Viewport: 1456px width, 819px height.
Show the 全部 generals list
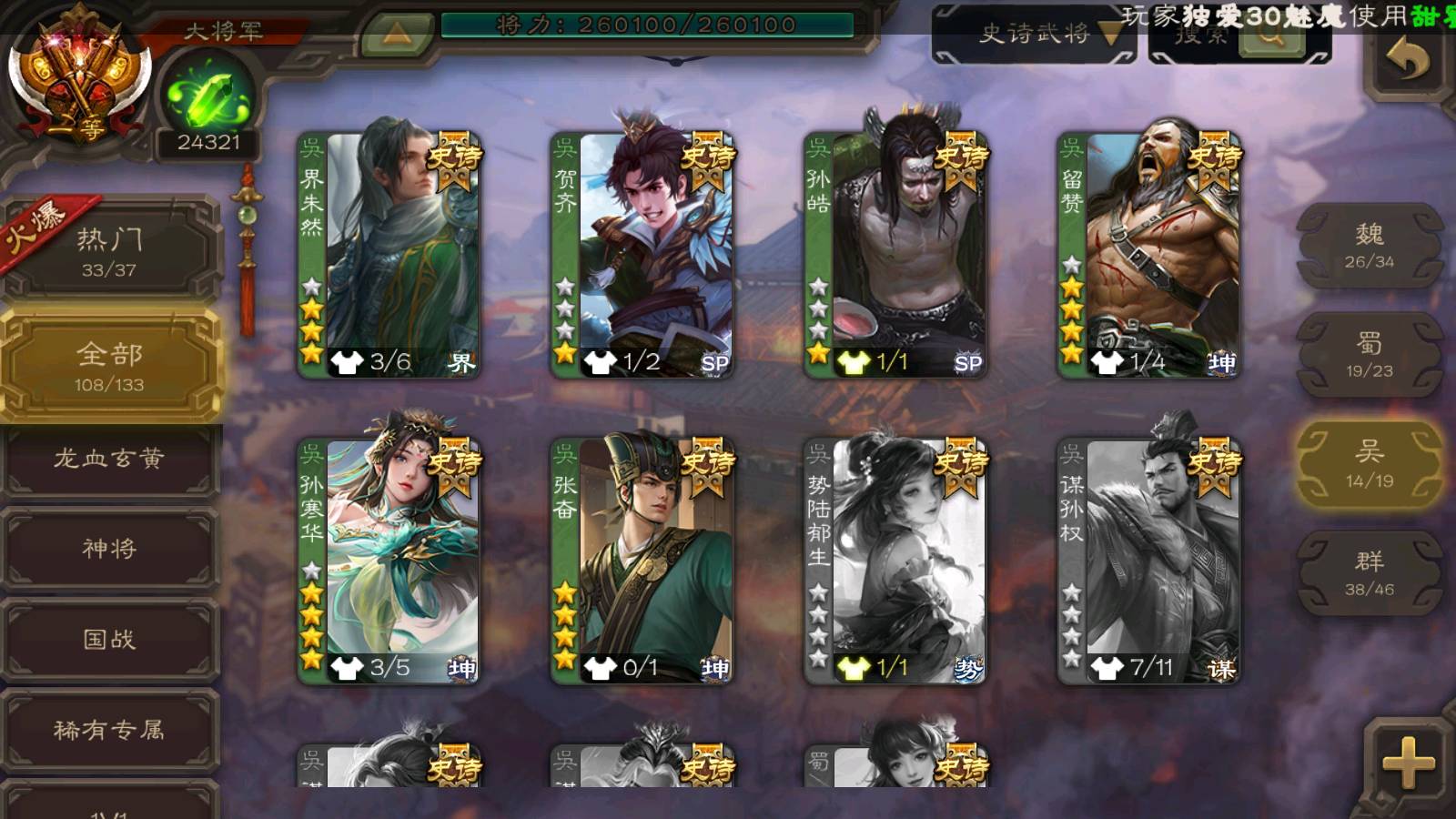pos(109,366)
